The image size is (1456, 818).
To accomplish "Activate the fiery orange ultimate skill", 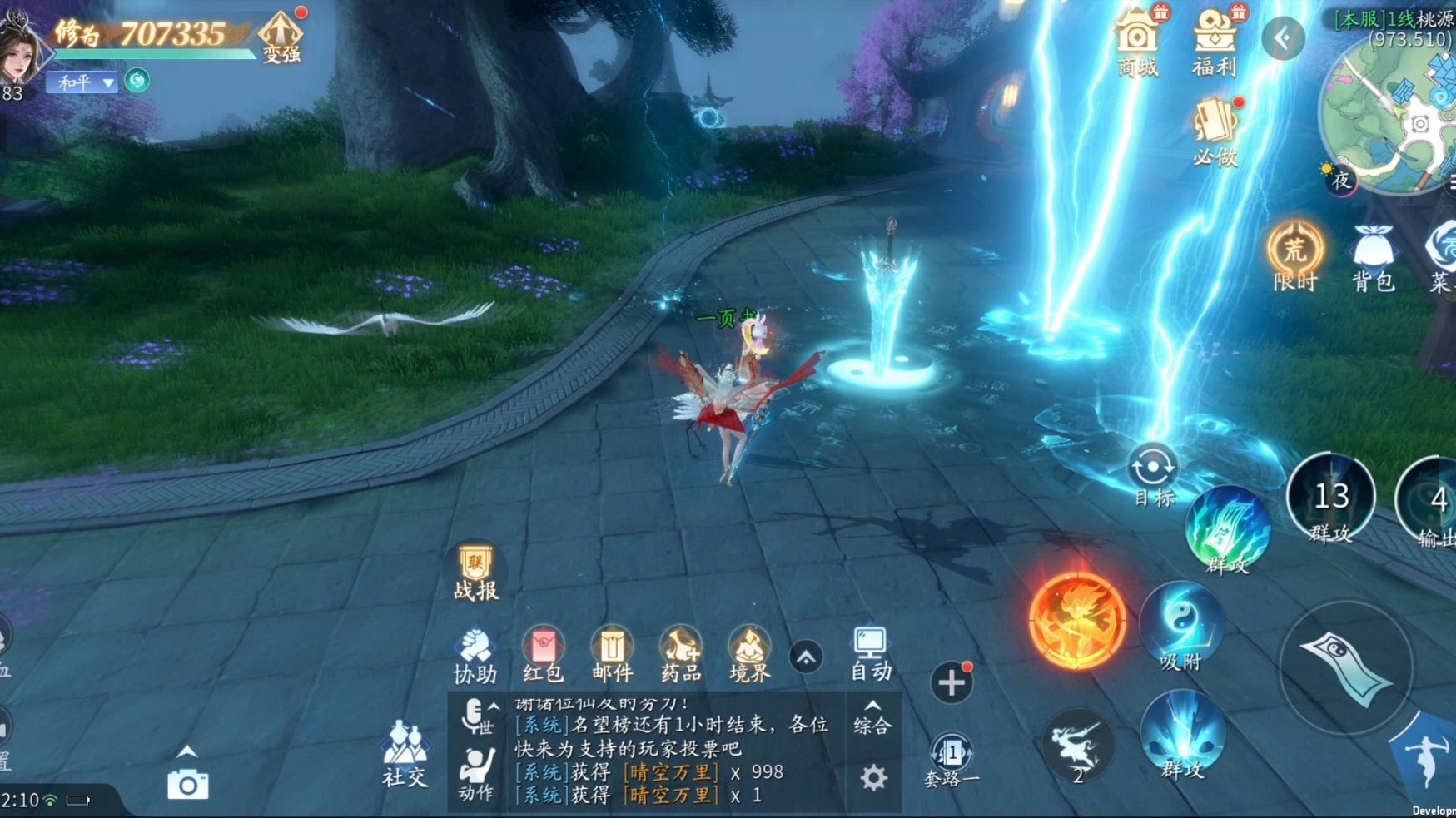I will (1077, 621).
